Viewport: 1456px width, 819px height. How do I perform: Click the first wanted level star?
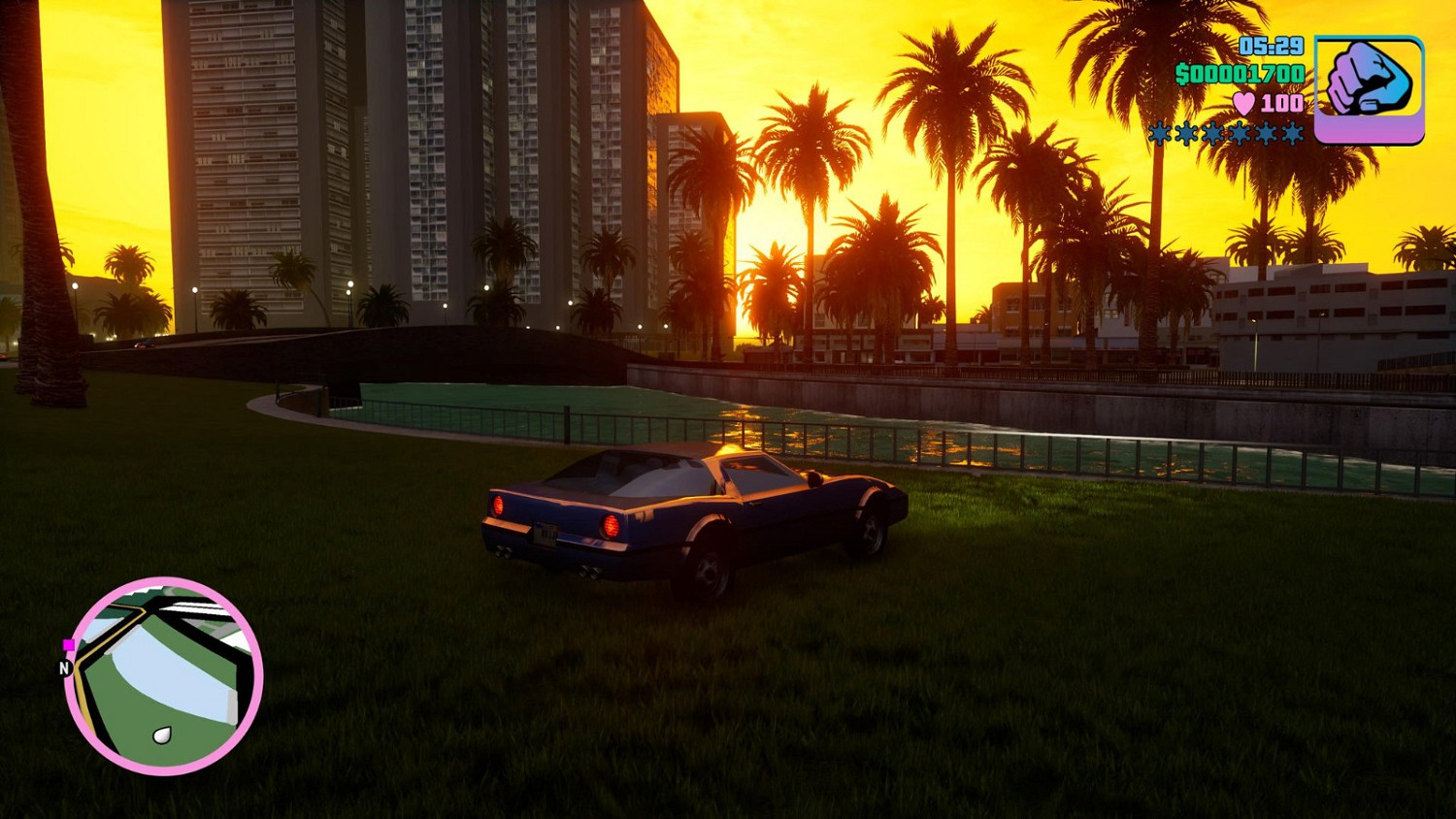tap(1159, 135)
